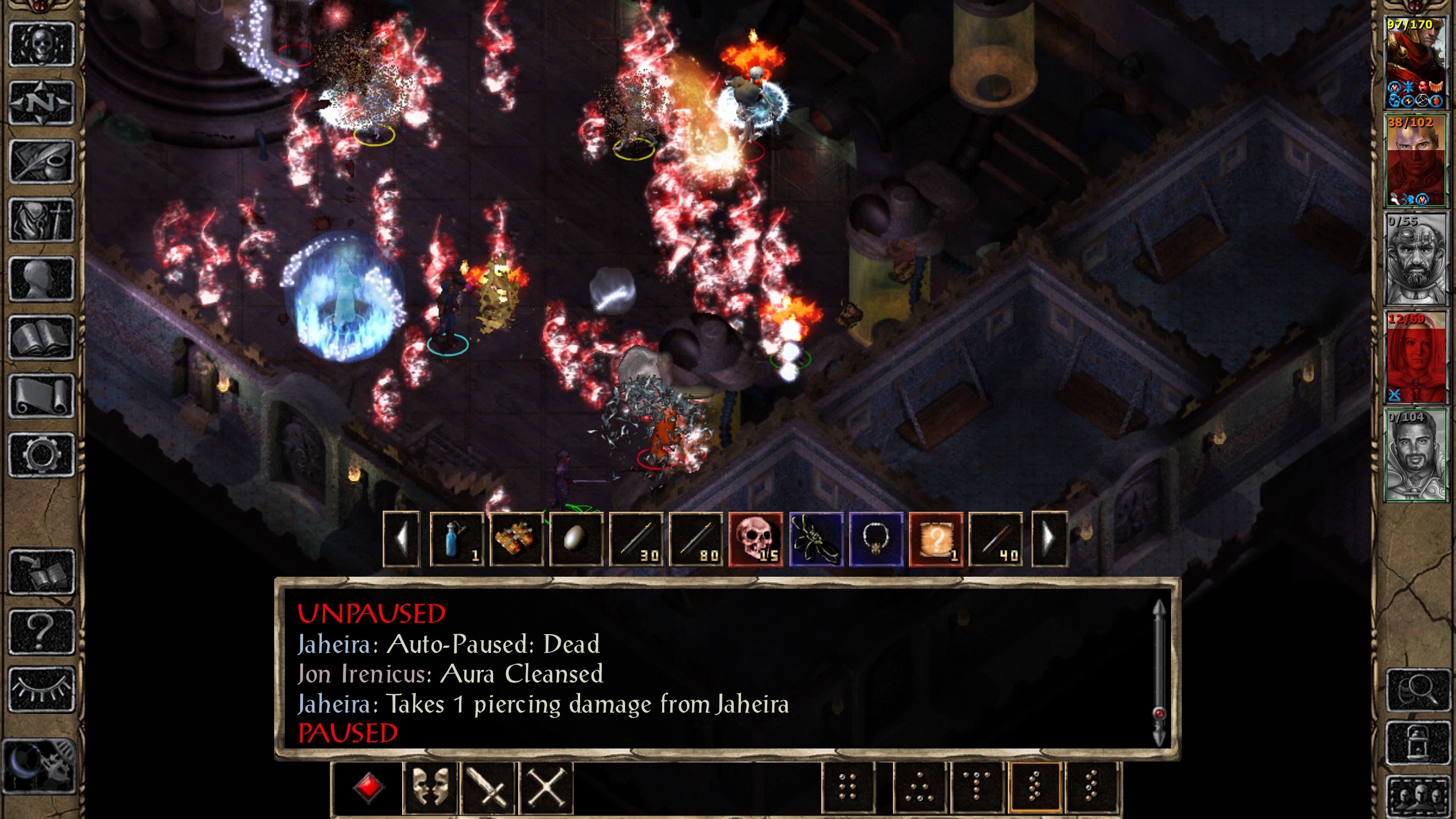Click the theater masks talk button
The width and height of the screenshot is (1456, 819).
click(x=429, y=788)
